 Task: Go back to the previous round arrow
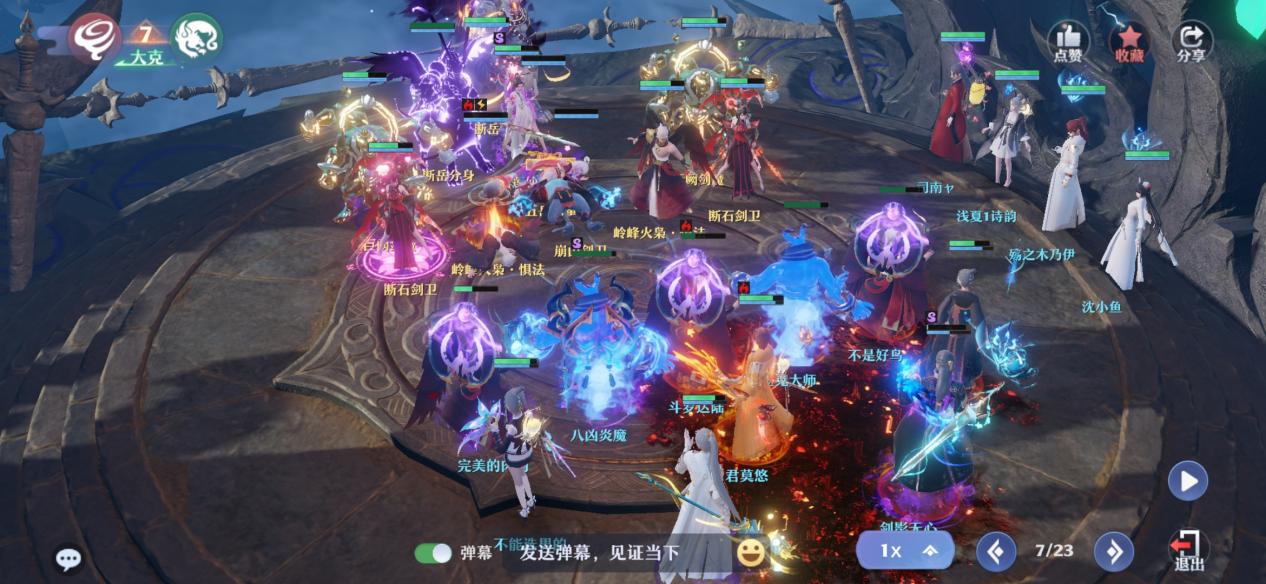coord(996,551)
